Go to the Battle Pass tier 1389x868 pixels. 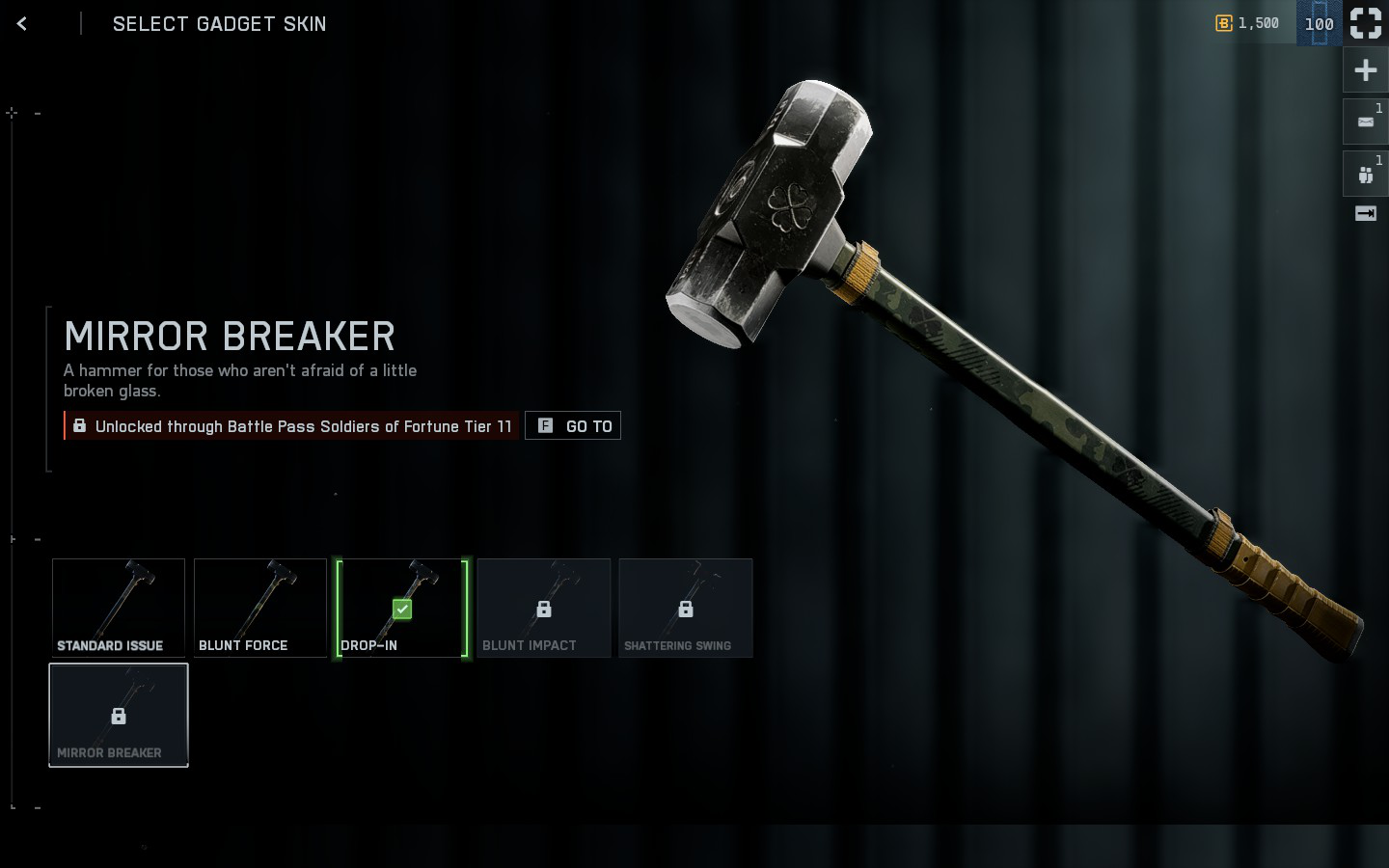[x=573, y=426]
